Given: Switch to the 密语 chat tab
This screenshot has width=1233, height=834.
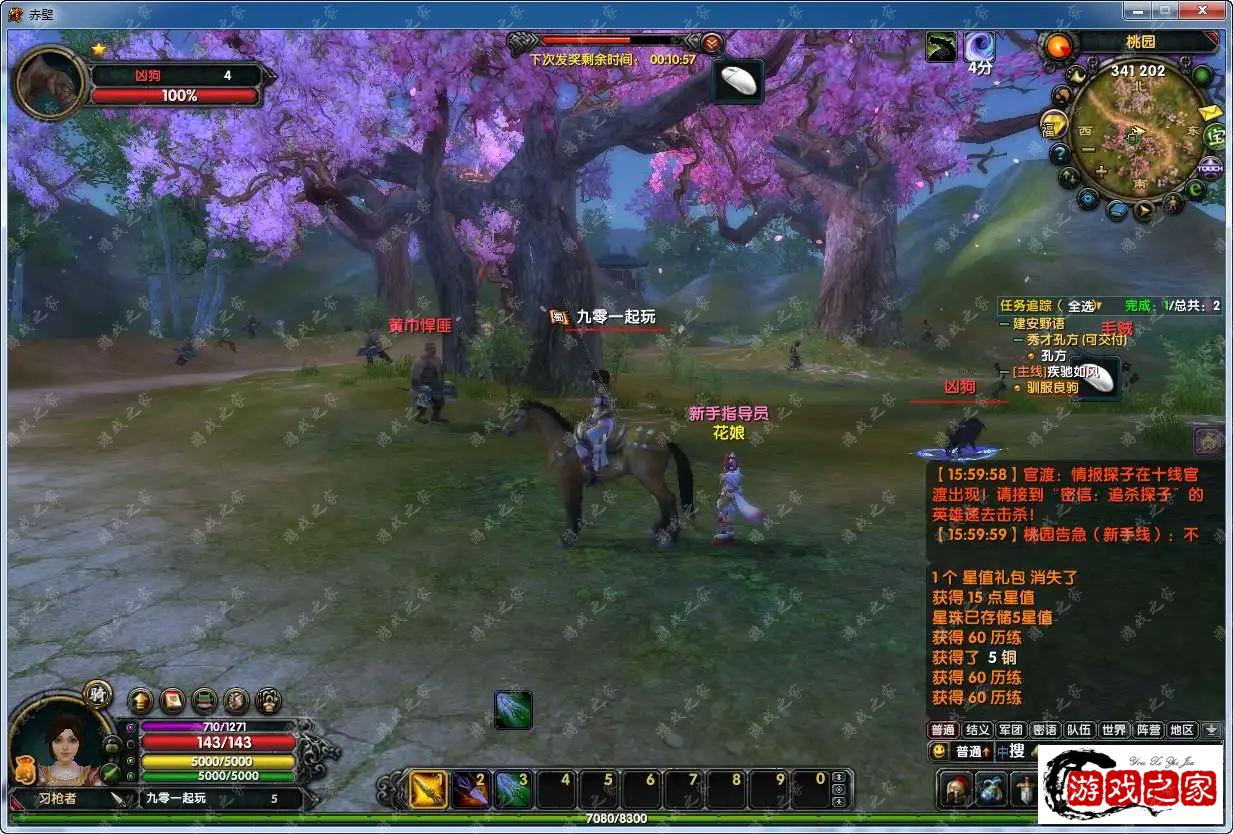Looking at the screenshot, I should 1044,730.
